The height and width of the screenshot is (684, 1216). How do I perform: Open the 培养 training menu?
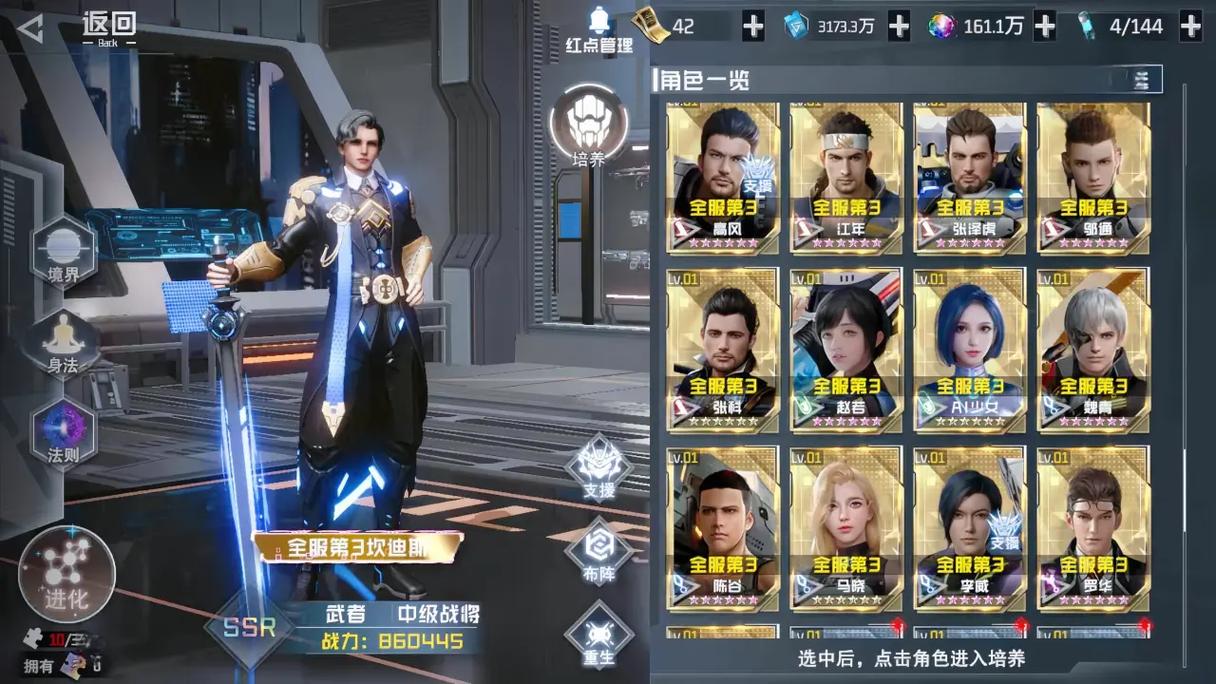coord(589,127)
